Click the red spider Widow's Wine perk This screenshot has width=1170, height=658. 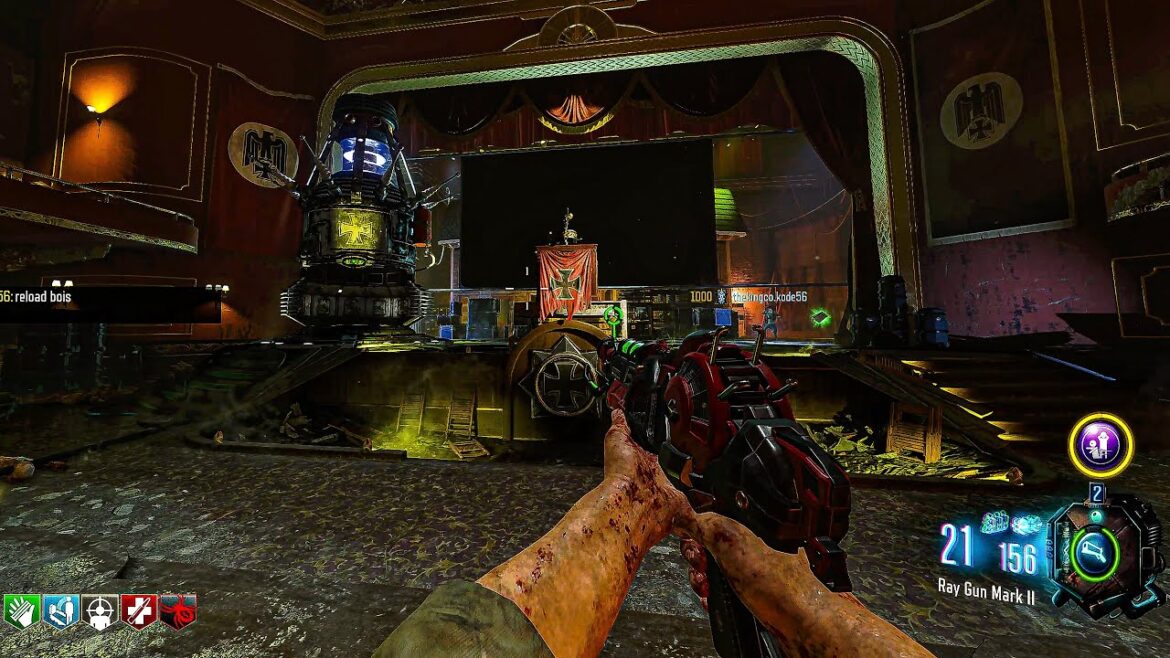[x=178, y=611]
